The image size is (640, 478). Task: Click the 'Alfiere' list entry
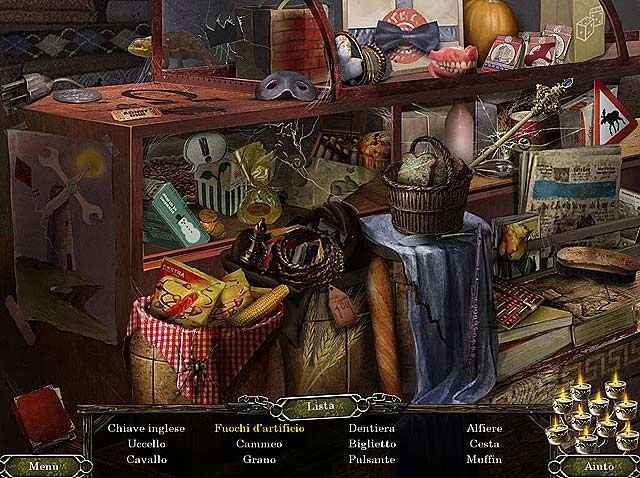pyautogui.click(x=484, y=428)
